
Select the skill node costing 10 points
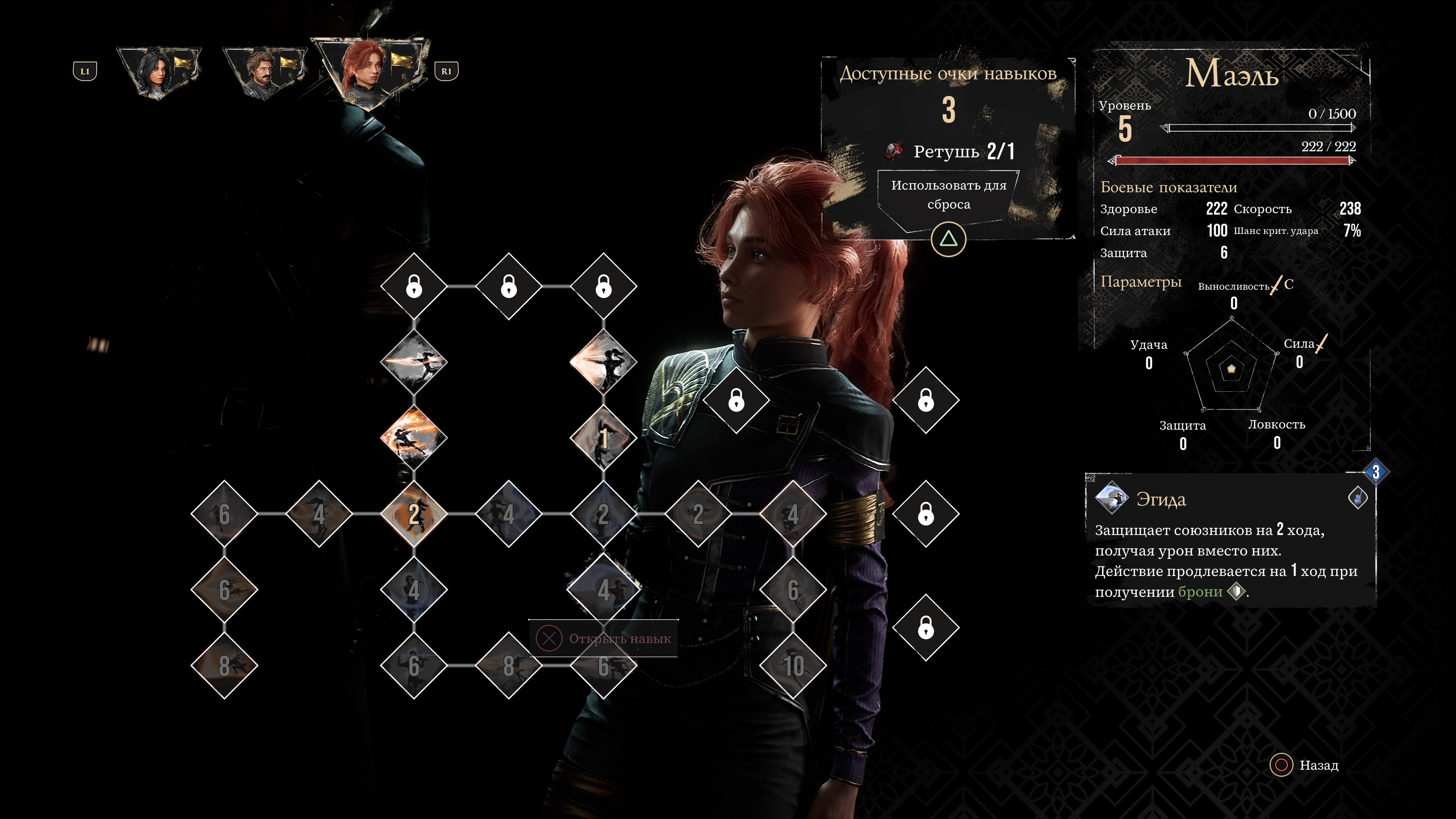(x=793, y=666)
